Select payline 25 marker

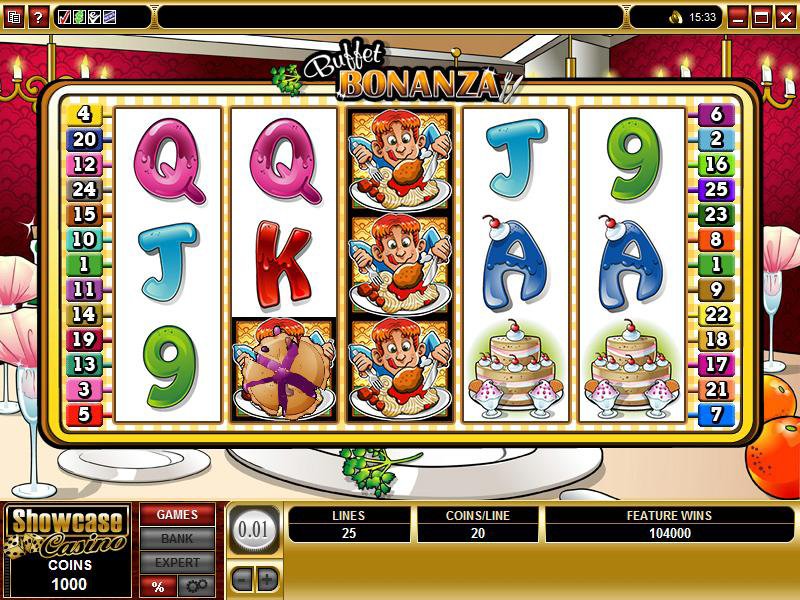point(716,189)
